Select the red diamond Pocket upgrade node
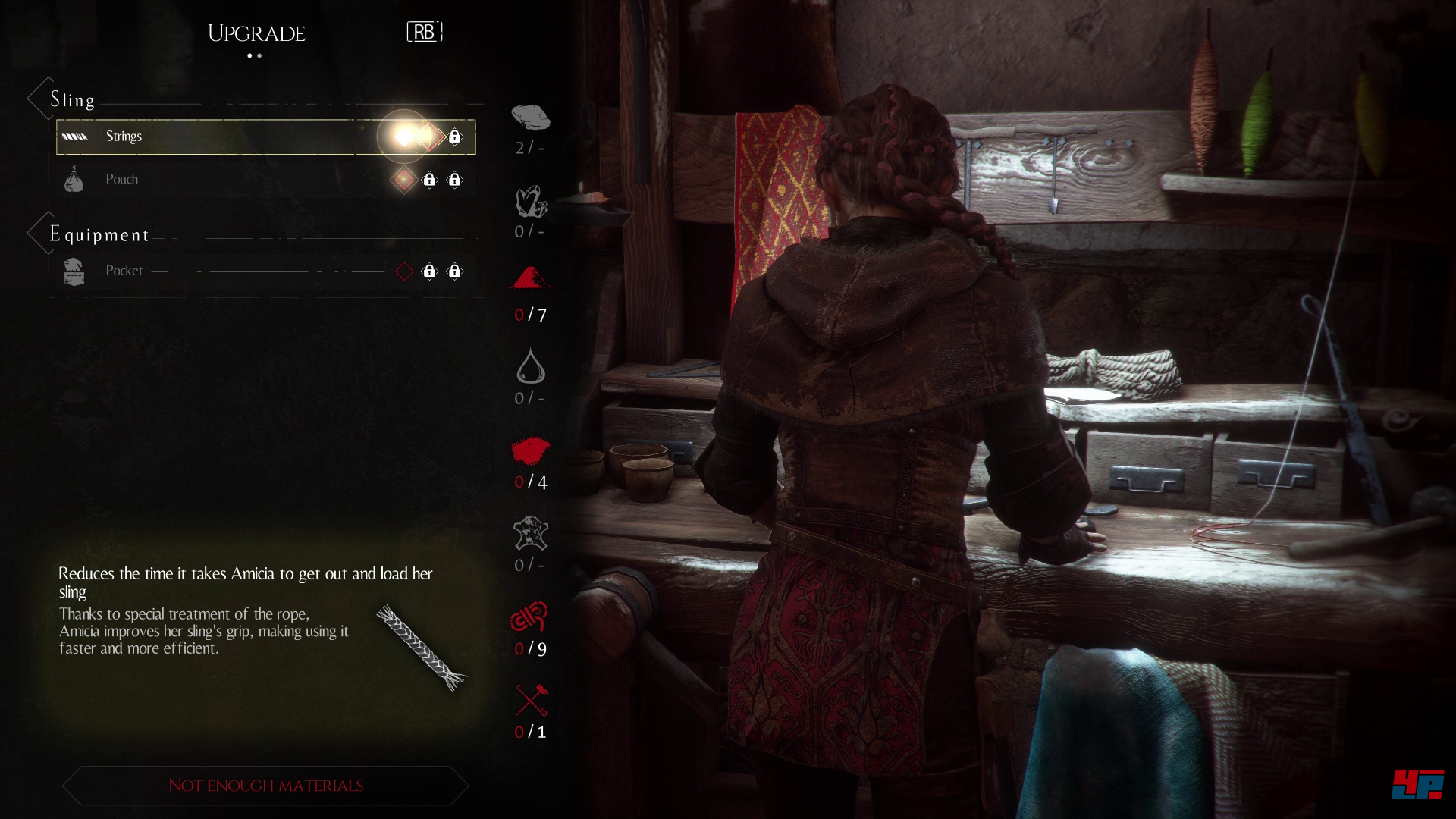Image resolution: width=1456 pixels, height=819 pixels. point(404,271)
